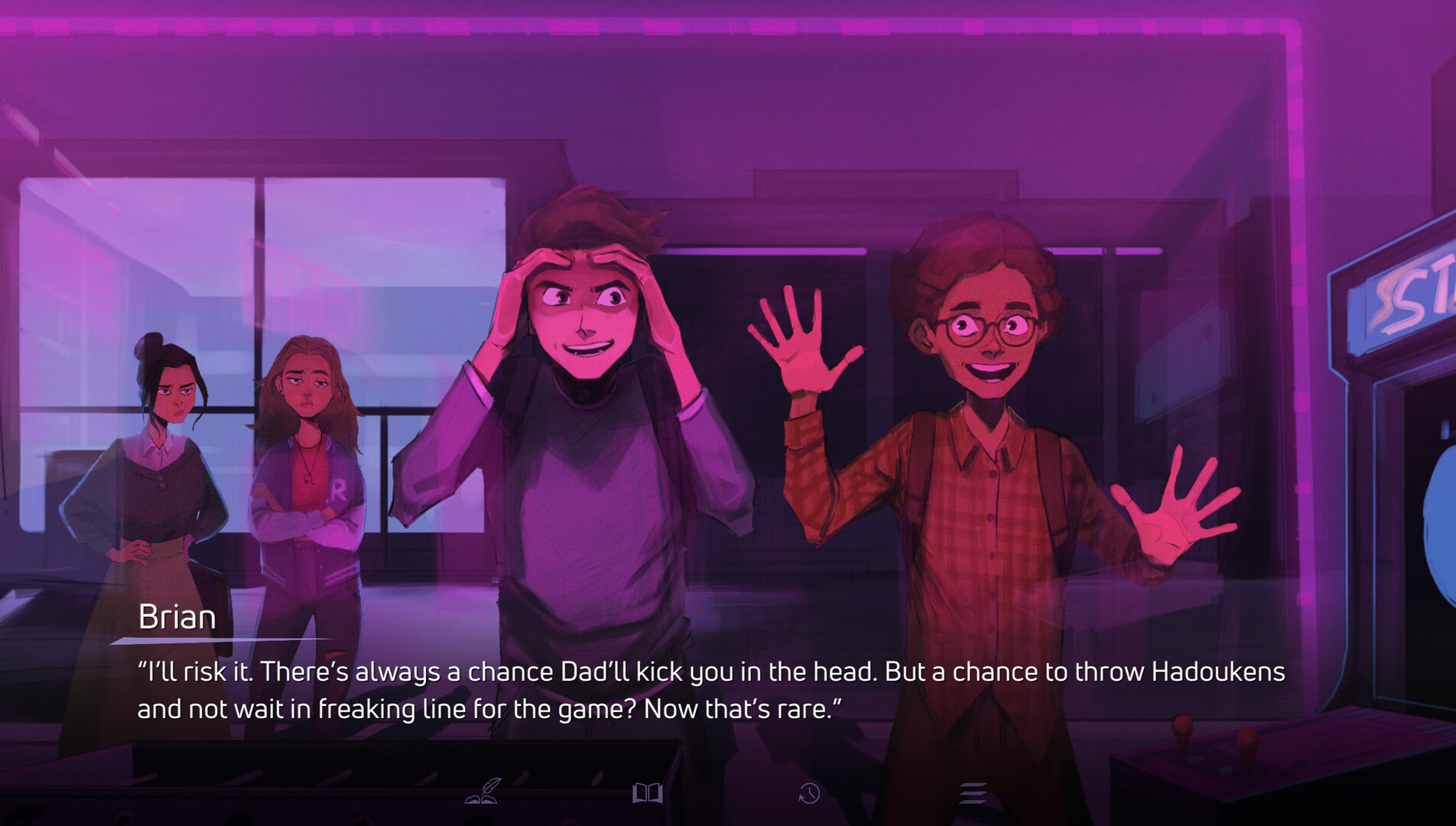Click the white arcade button near the joystick
The width and height of the screenshot is (1456, 826).
1196,759
